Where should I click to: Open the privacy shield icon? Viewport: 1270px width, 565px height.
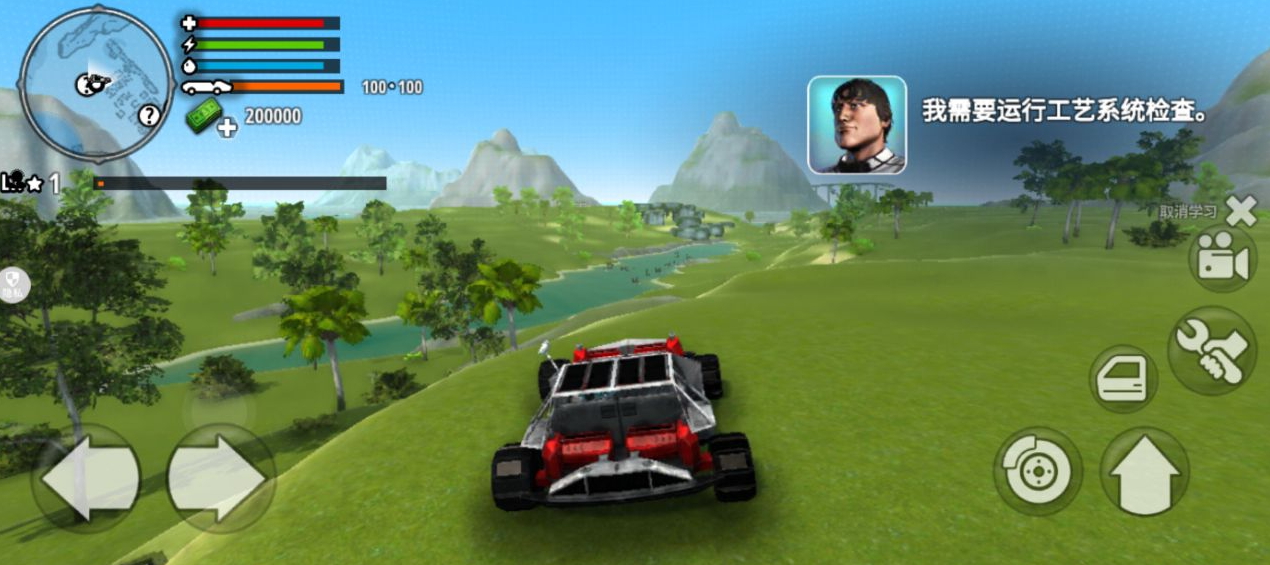[15, 285]
